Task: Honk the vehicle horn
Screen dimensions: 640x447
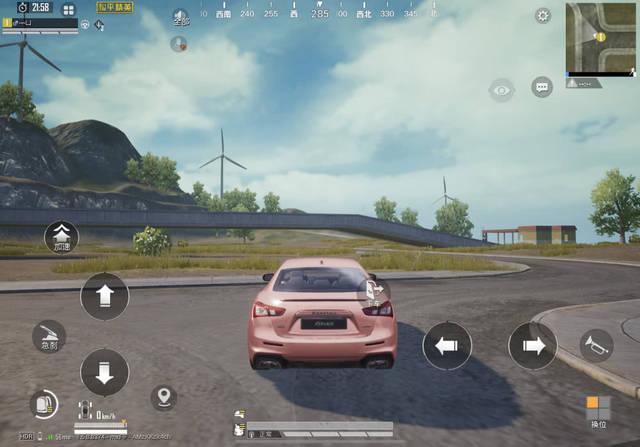Action: [596, 346]
